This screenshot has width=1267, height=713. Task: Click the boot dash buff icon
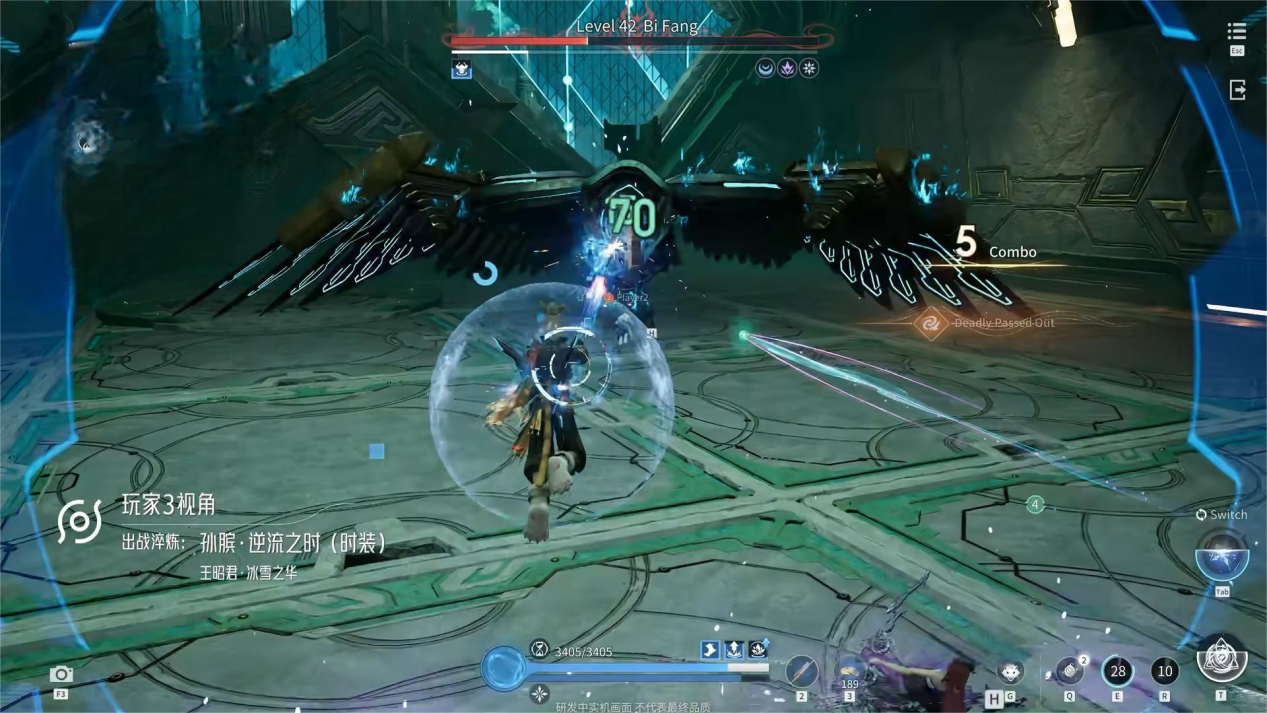(710, 649)
